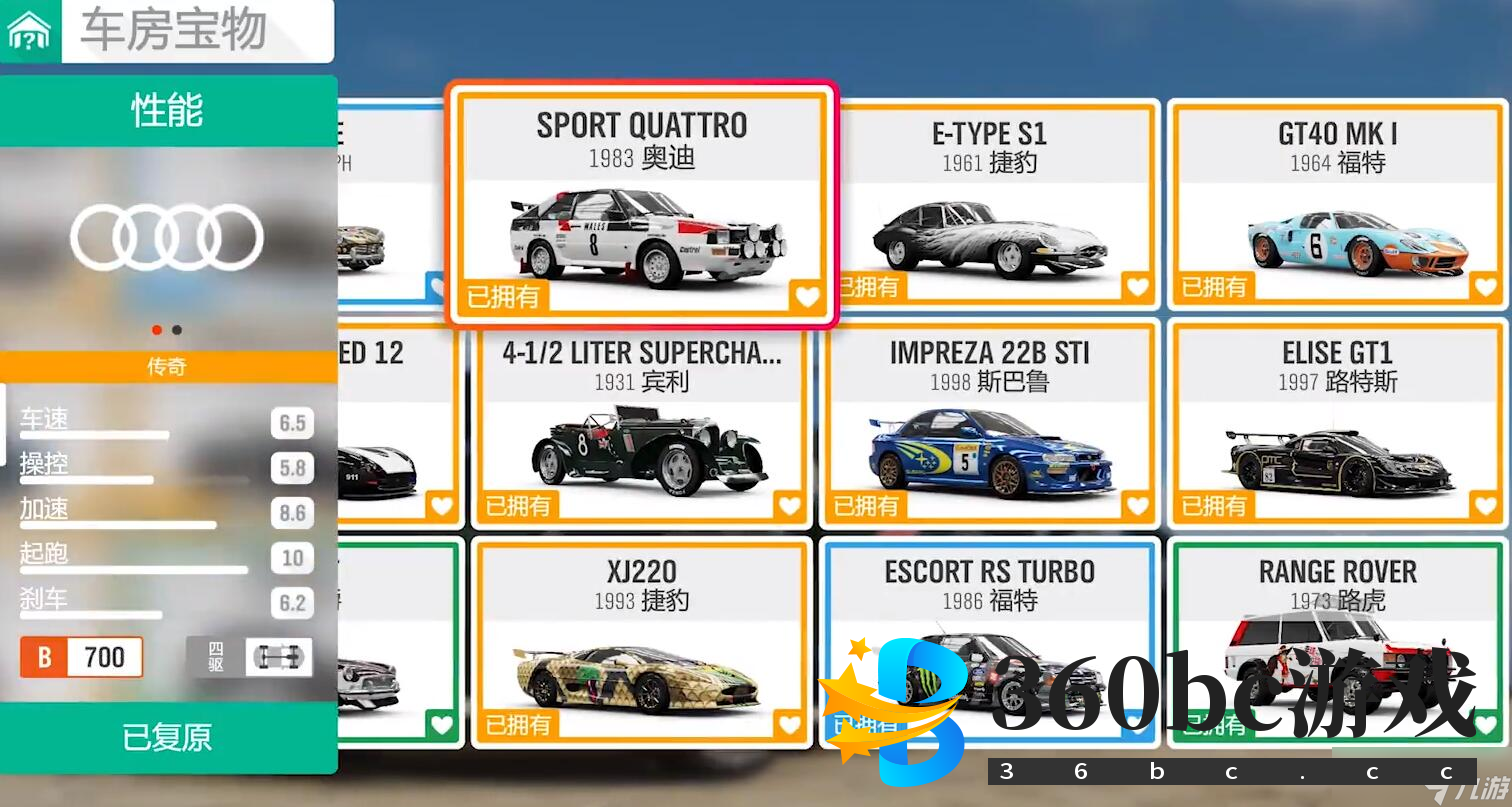This screenshot has height=807, width=1512.
Task: Select the 1931 Bentley 4-1/2 Liter card
Action: (x=640, y=425)
